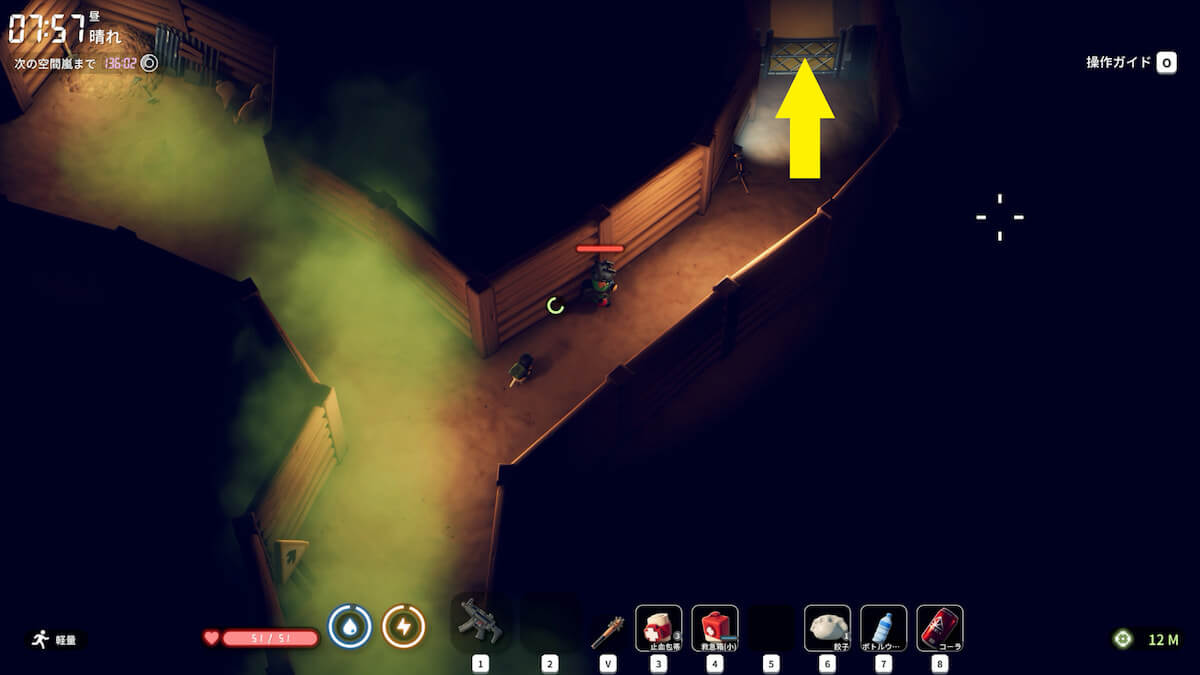
Task: Choose the 餃子 dumpling food slot
Action: point(827,628)
